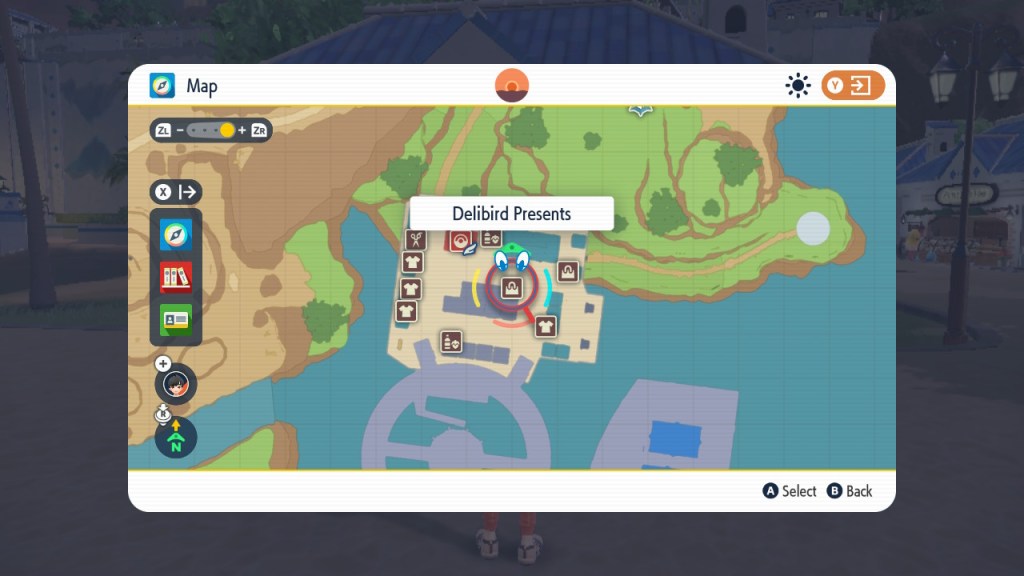Select the hair salon scissors marker
The width and height of the screenshot is (1024, 576).
(416, 240)
